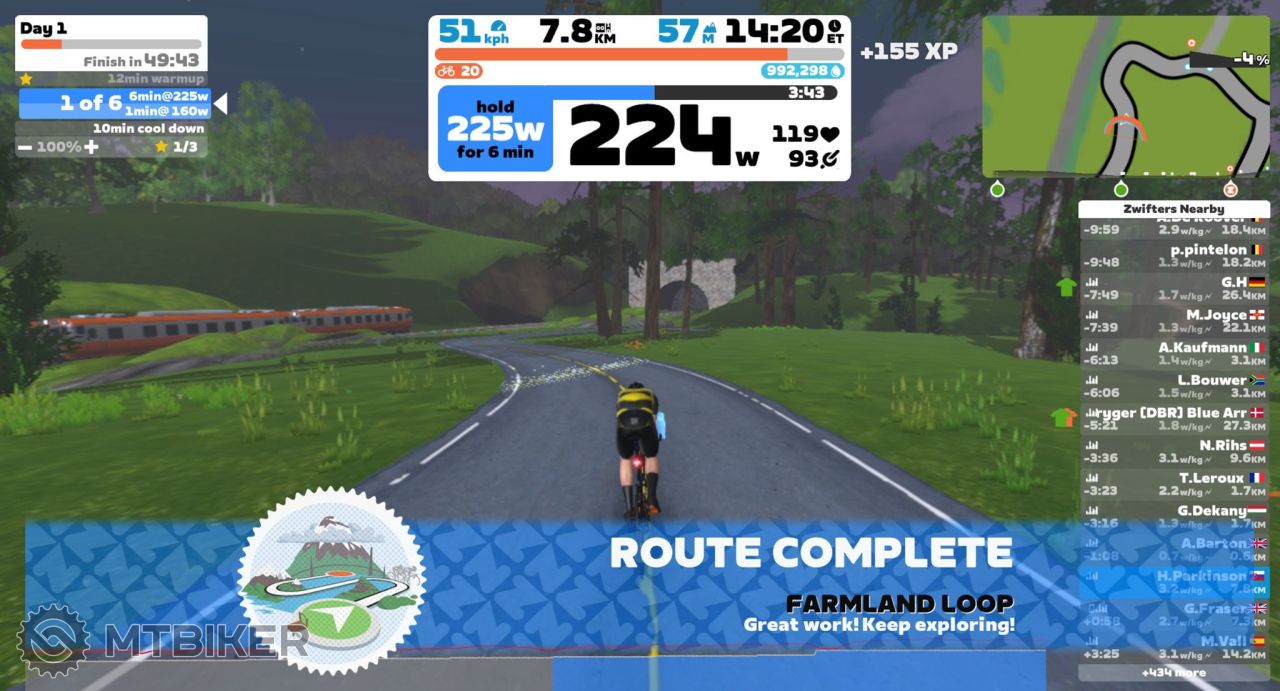The height and width of the screenshot is (691, 1280).
Task: Increase workout intensity with the plus button
Action: (91, 147)
